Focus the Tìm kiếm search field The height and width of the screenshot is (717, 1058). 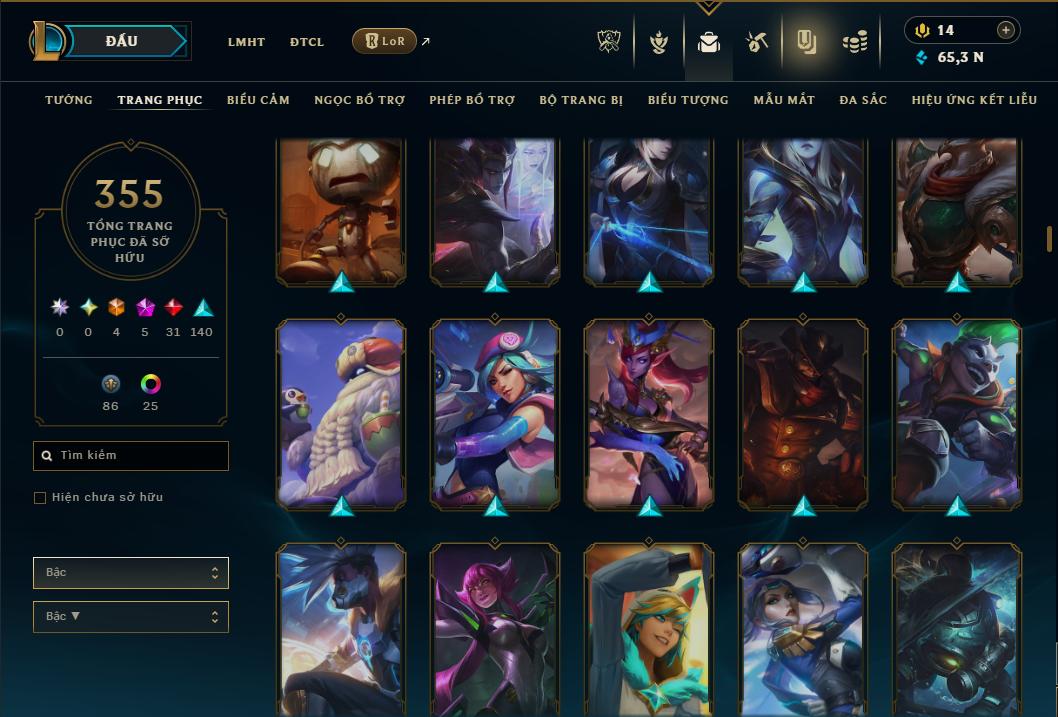131,456
